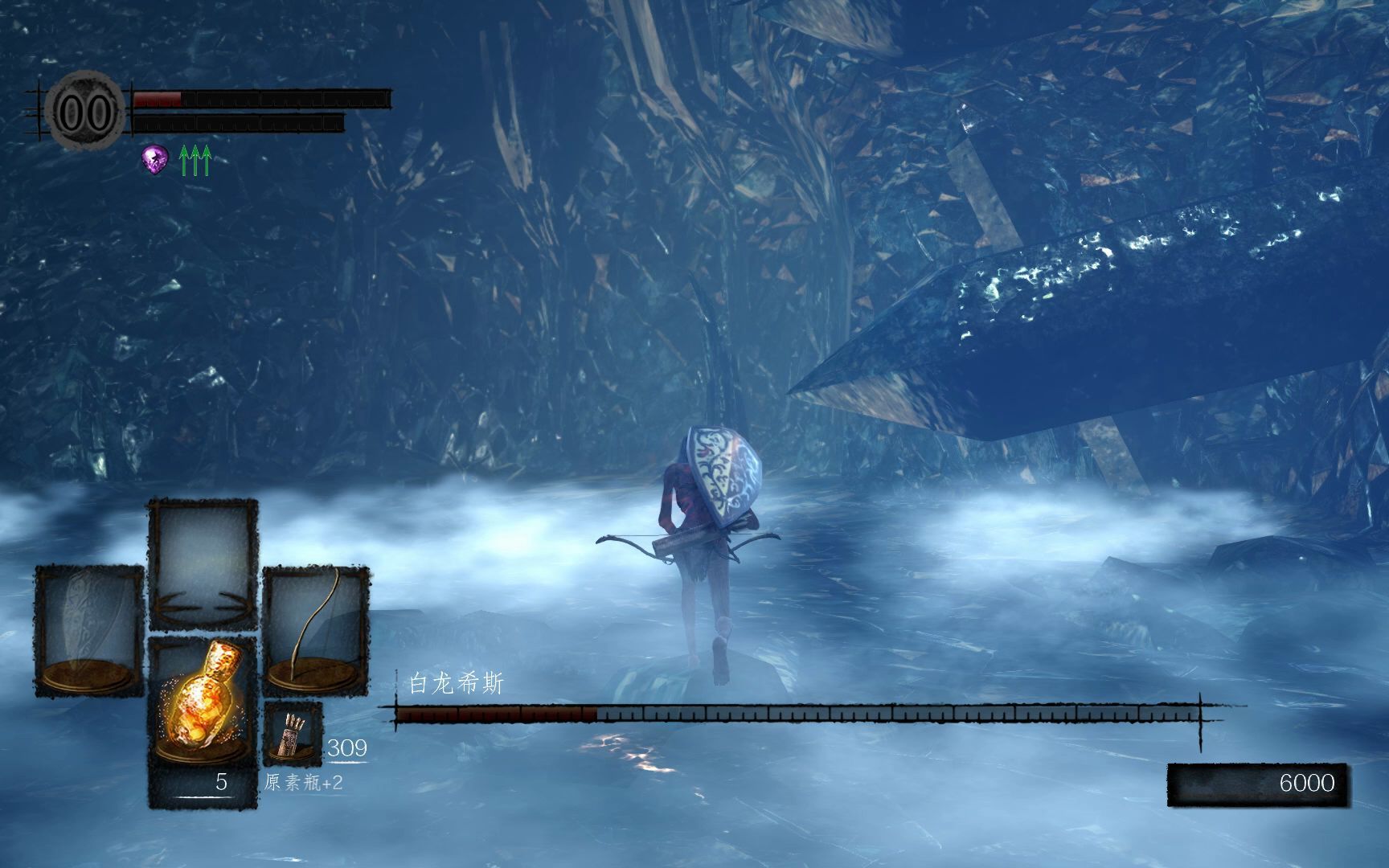Click the purple curse status icon
This screenshot has height=868, width=1389.
tap(155, 159)
